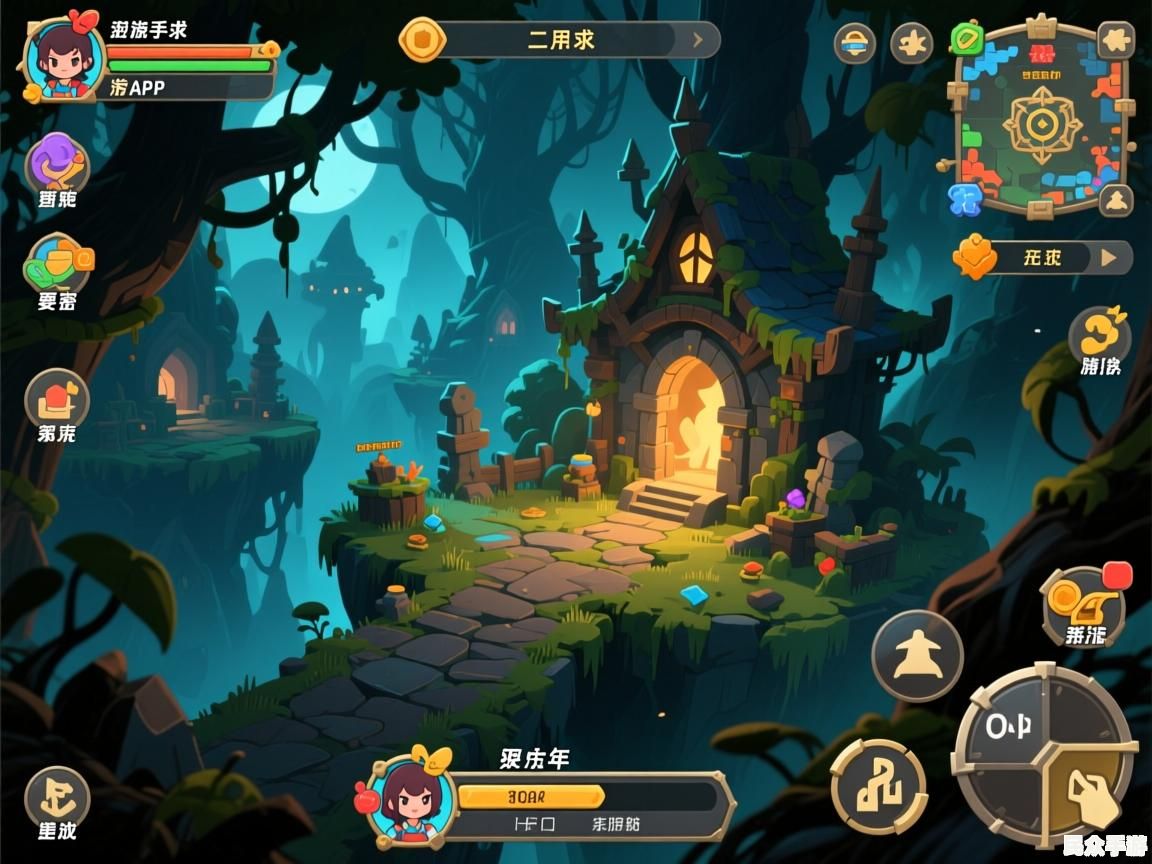Open the gold horn icon with red badge
1152x864 pixels.
coord(1083,604)
